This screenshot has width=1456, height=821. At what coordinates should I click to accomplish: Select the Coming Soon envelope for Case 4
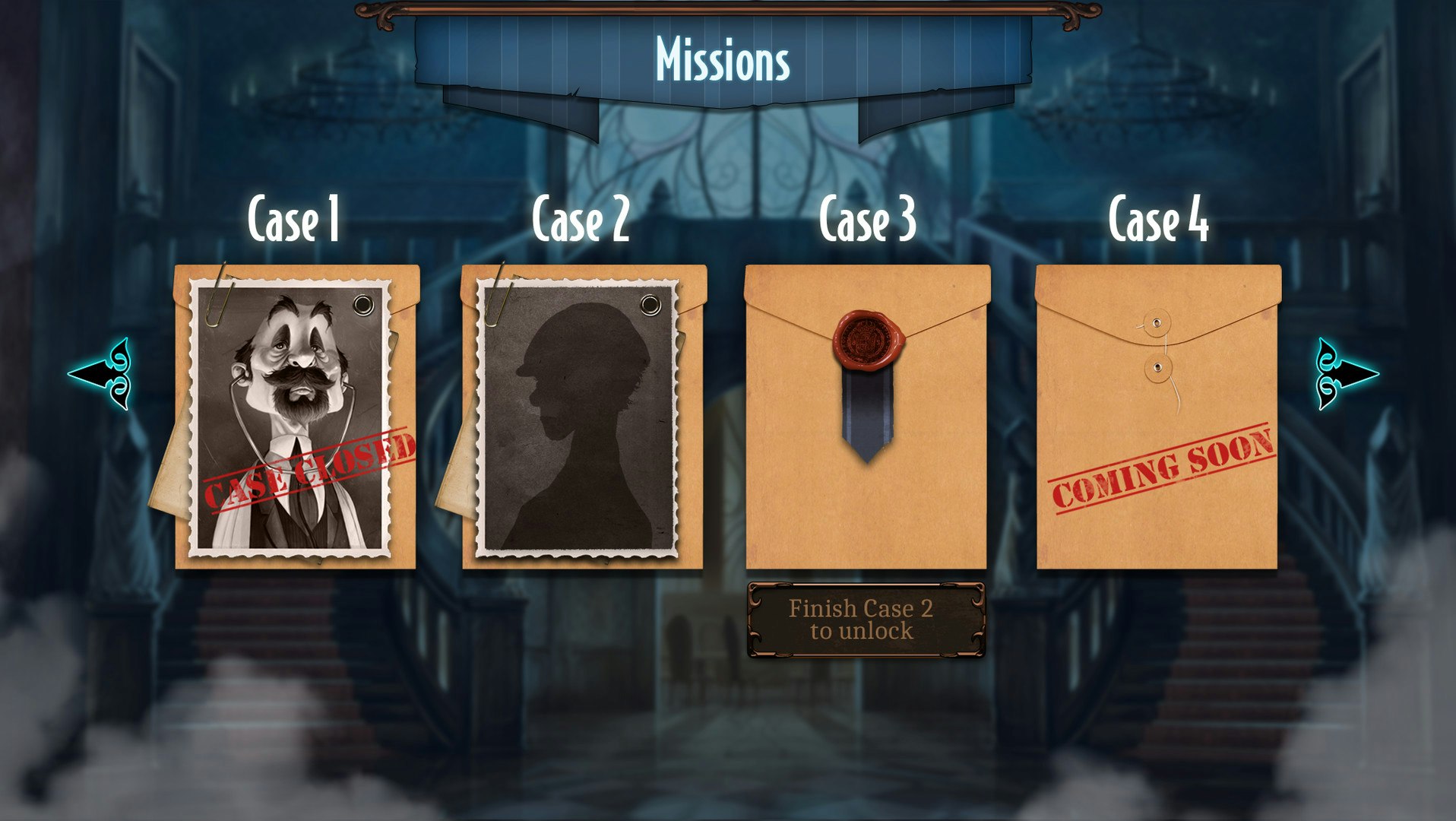pos(1159,418)
